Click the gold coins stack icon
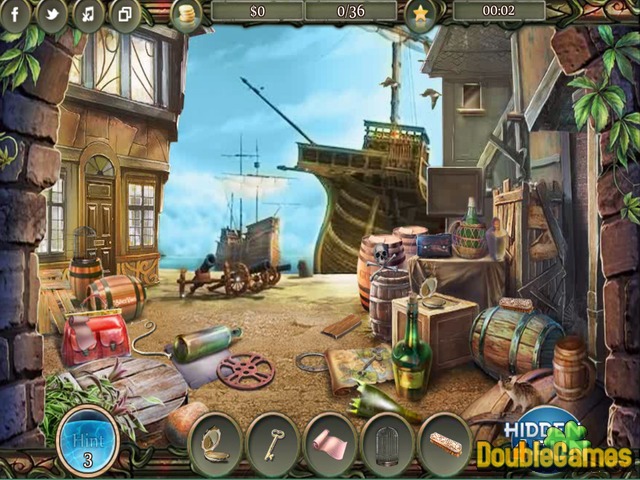640x480 pixels. 185,13
